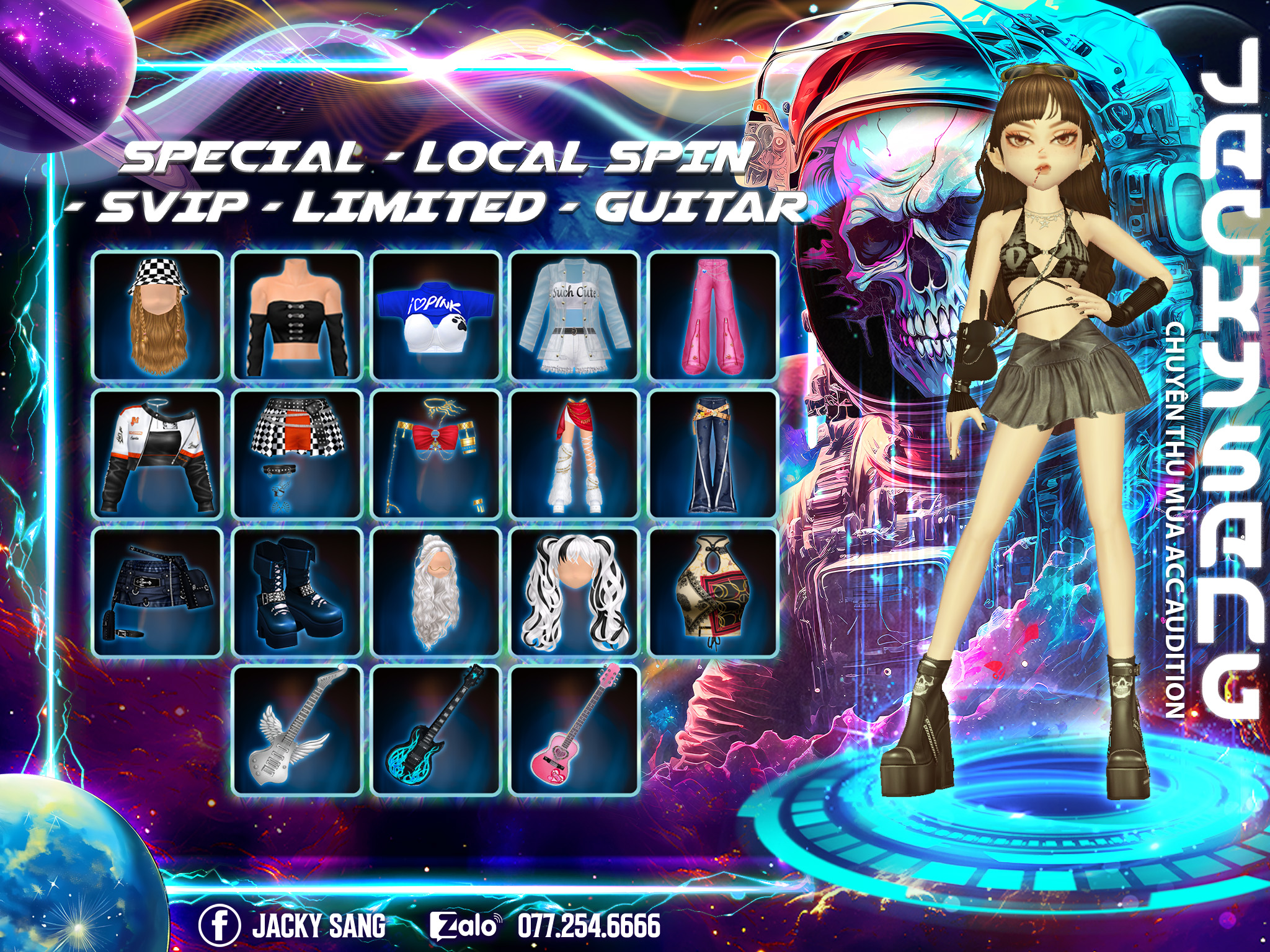1270x952 pixels.
Task: Pick the blue PINK crop top tile
Action: [x=436, y=316]
